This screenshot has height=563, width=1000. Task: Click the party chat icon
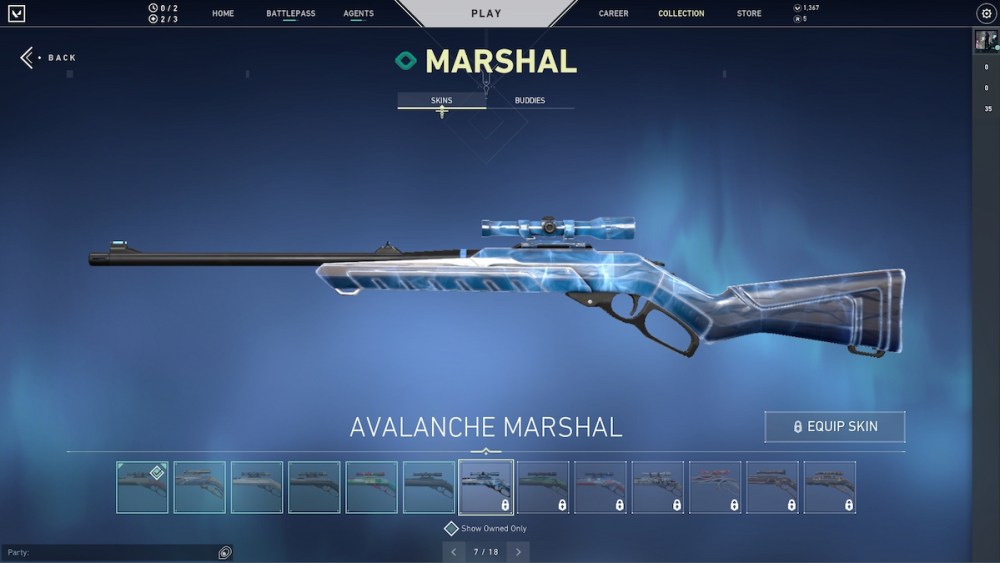pos(225,552)
